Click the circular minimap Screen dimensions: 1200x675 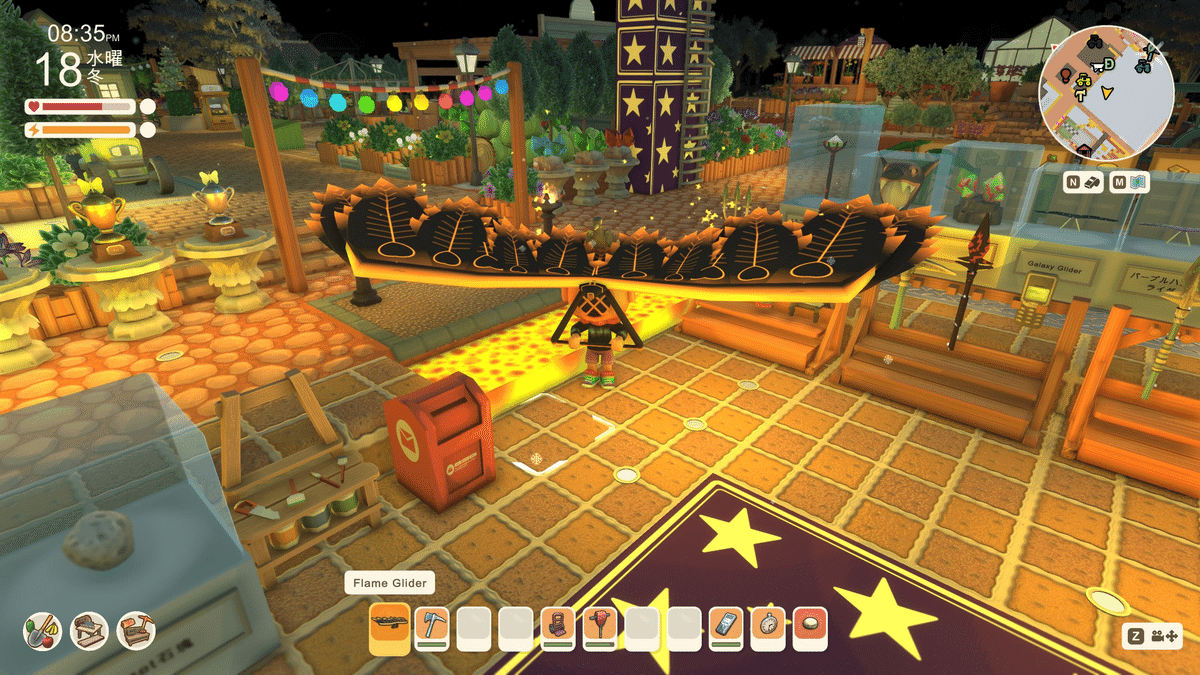coord(1105,93)
